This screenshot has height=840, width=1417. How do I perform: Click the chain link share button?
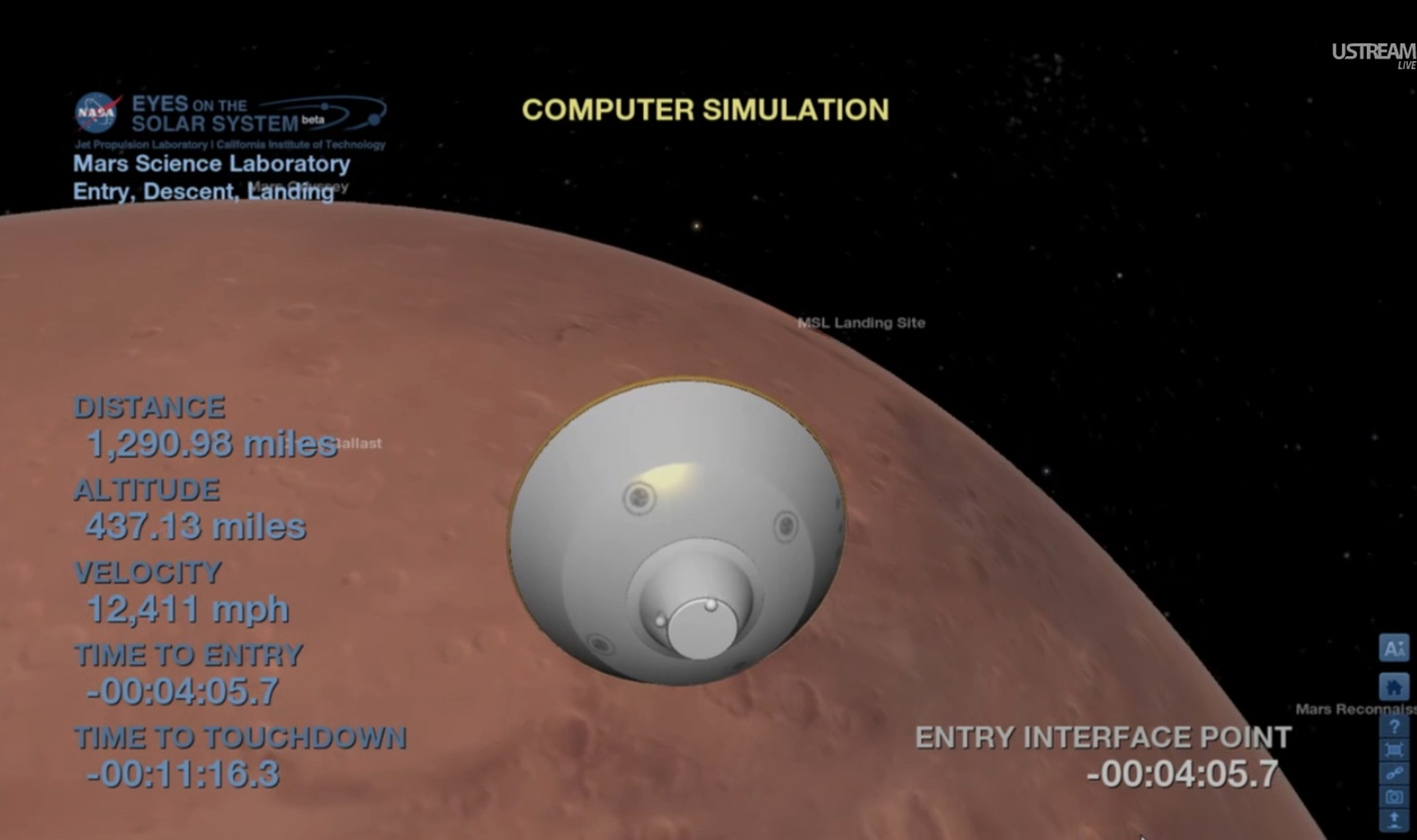(1393, 773)
